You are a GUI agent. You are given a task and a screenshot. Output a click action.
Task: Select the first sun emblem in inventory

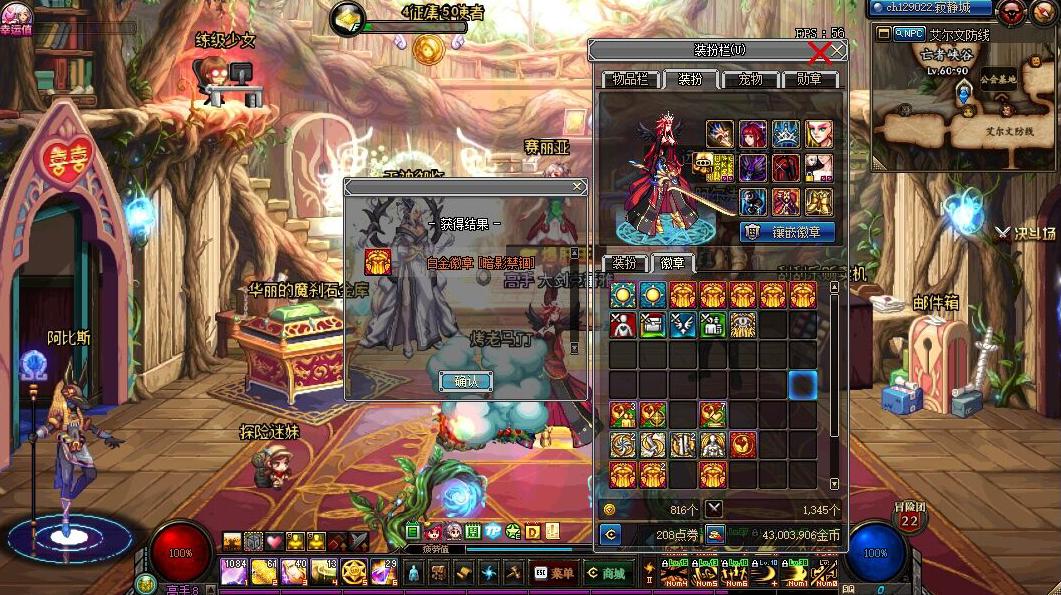tap(623, 295)
